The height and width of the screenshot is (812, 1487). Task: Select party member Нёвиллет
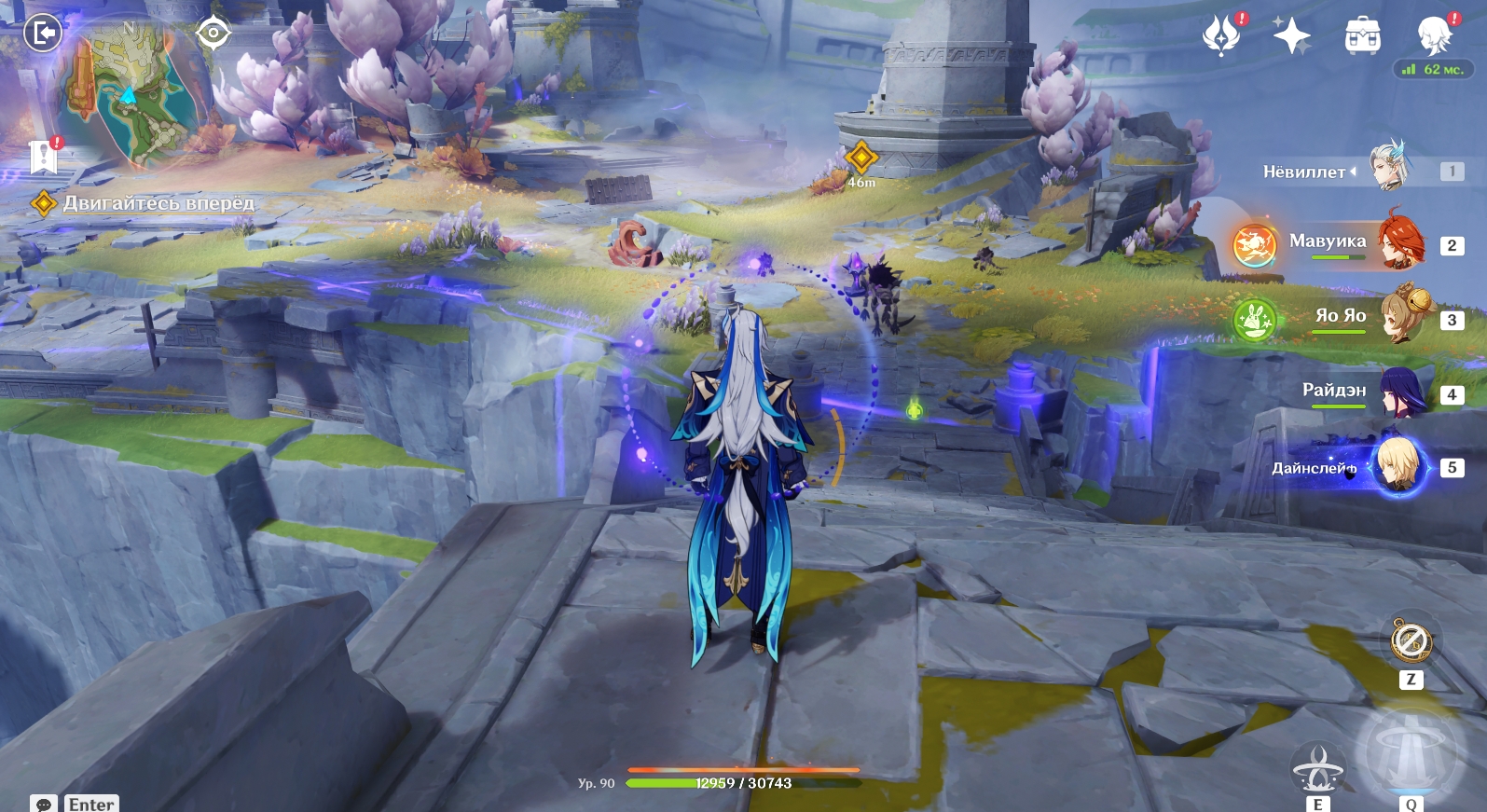click(x=1389, y=170)
